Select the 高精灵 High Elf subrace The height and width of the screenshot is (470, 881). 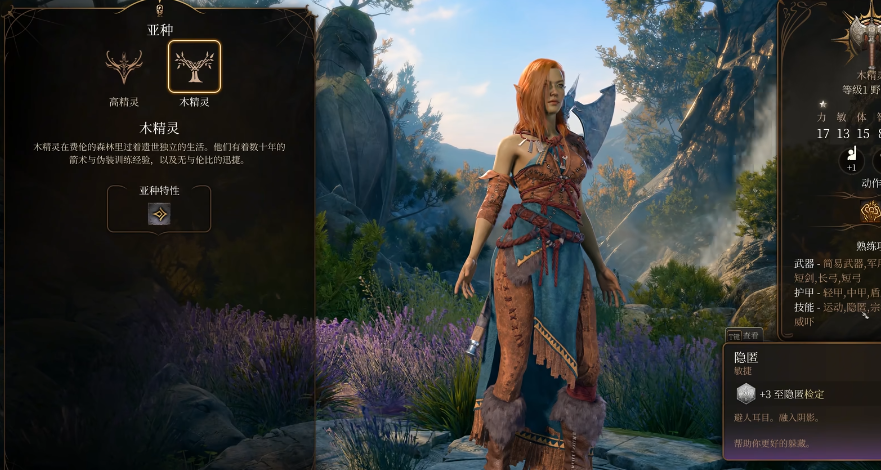point(124,67)
